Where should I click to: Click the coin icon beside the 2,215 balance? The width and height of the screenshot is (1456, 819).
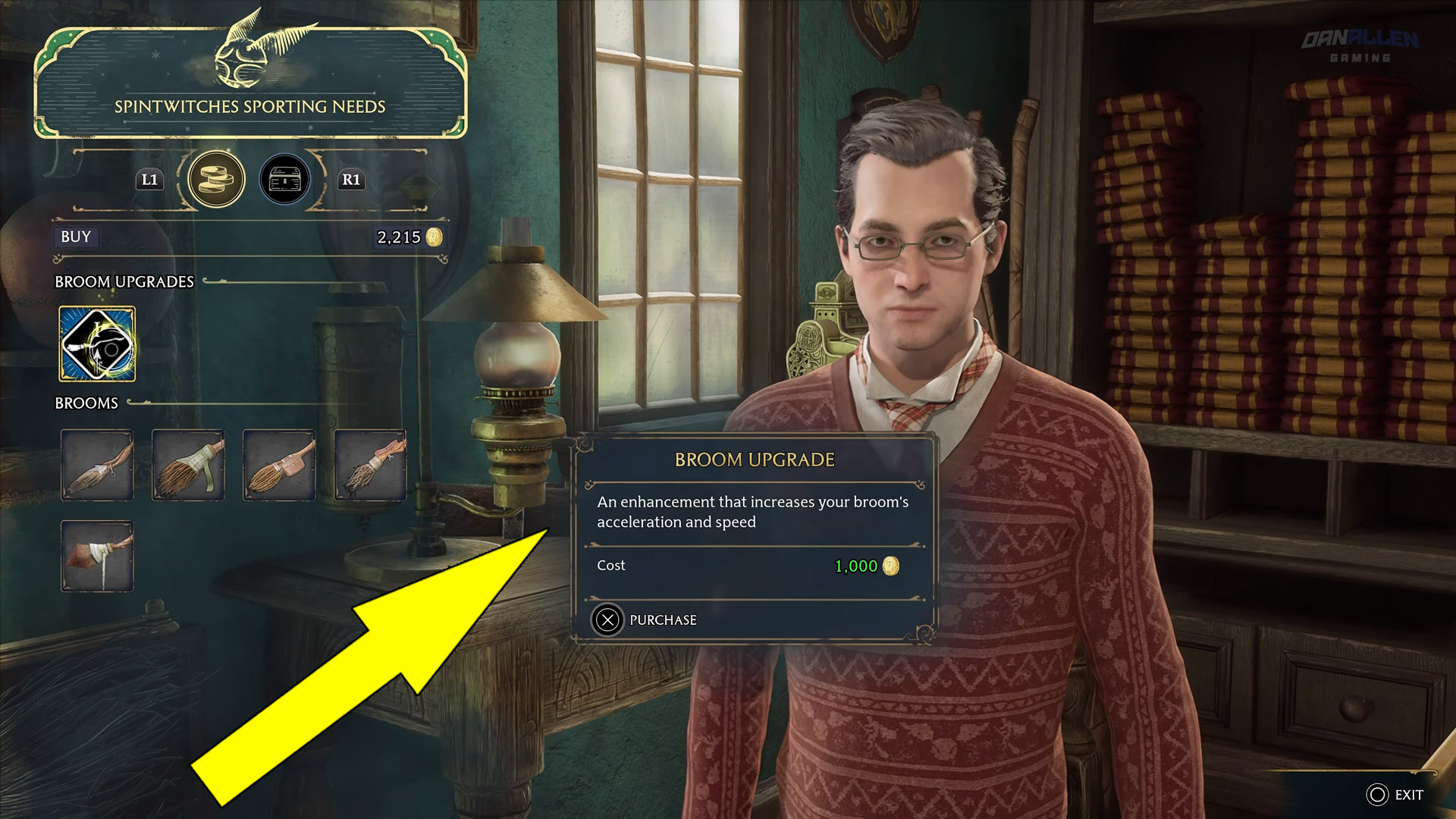coord(434,237)
